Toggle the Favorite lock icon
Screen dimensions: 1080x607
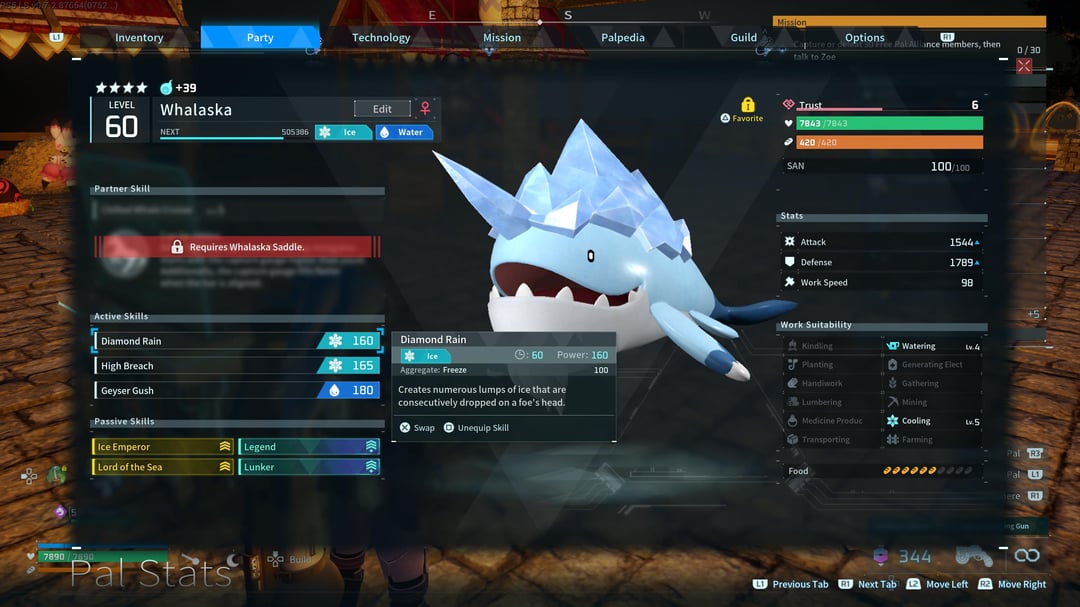(747, 105)
